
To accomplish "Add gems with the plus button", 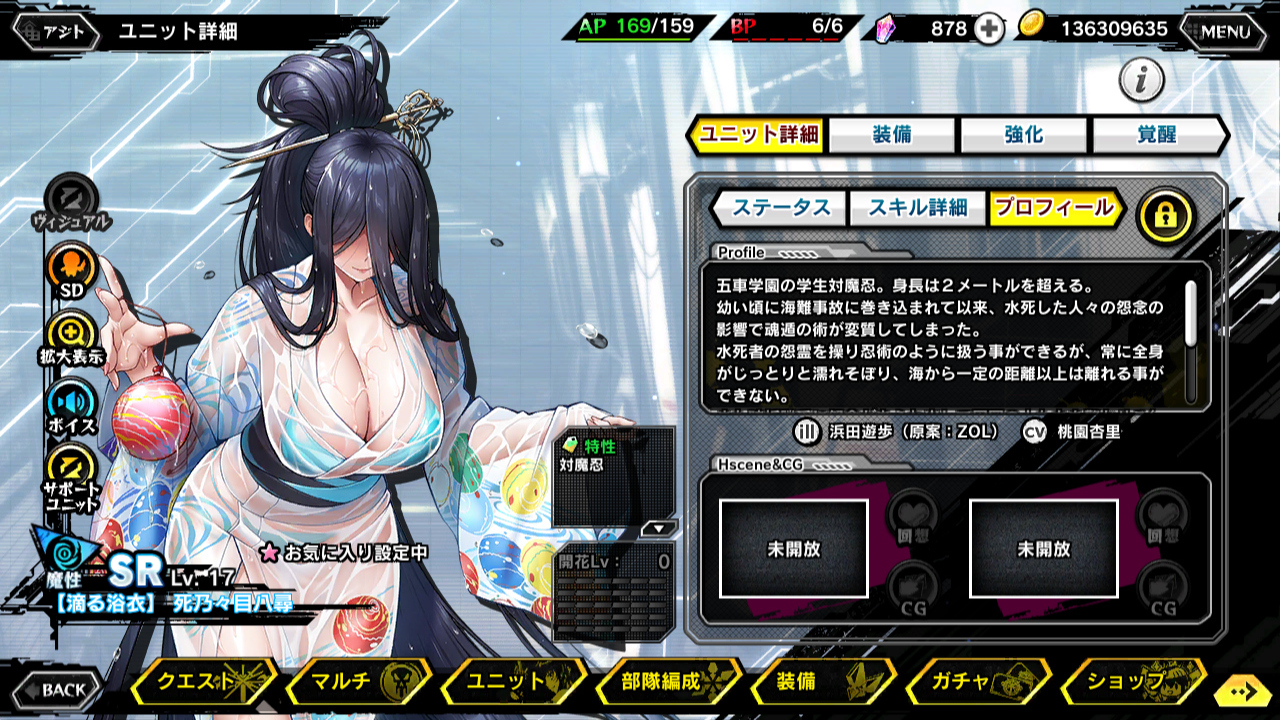I will pos(989,29).
